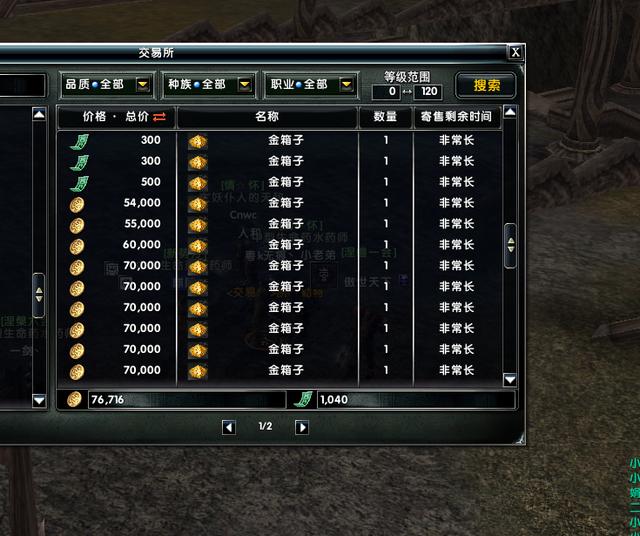Viewport: 640px width, 536px height.
Task: Edit the maximum level field showing 120
Action: point(427,92)
